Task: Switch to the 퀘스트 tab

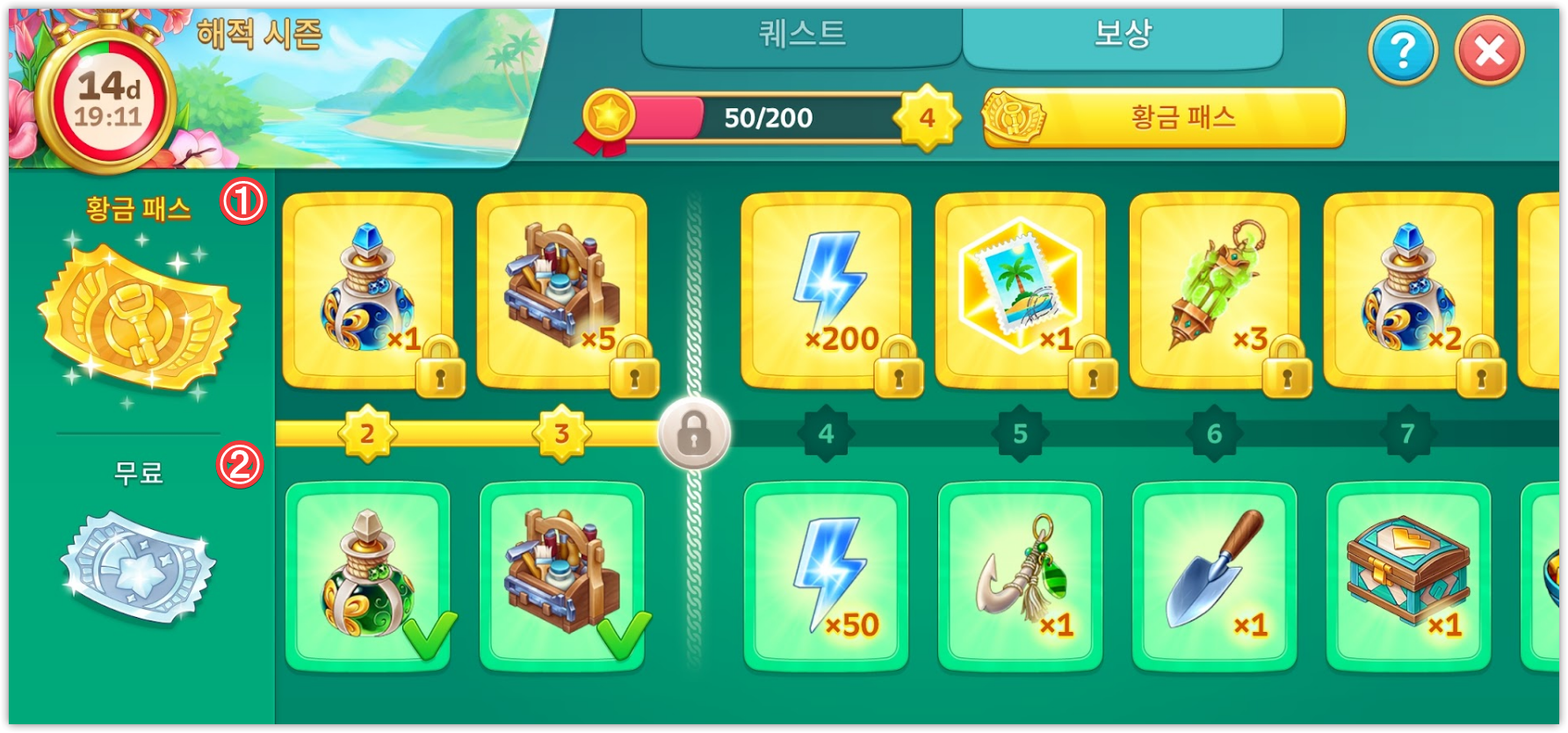Action: 801,35
